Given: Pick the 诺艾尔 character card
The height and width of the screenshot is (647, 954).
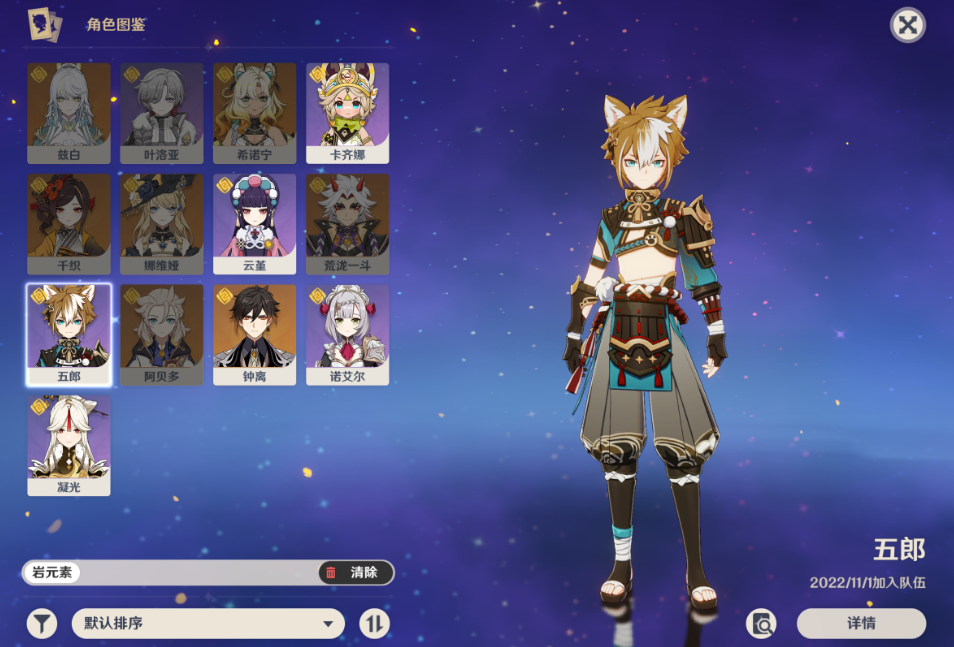Looking at the screenshot, I should click(x=348, y=334).
